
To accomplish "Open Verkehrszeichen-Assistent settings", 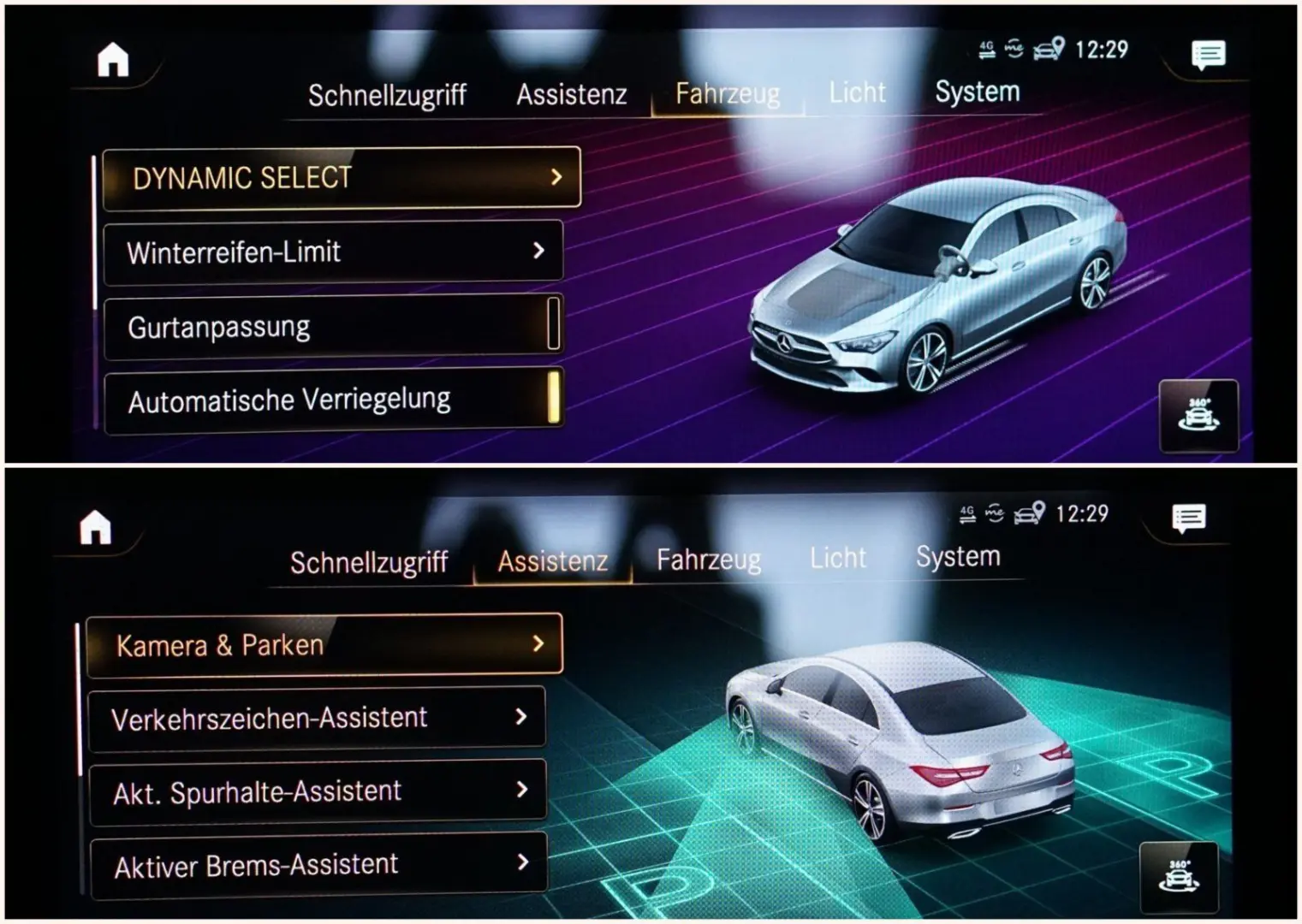I will [317, 717].
